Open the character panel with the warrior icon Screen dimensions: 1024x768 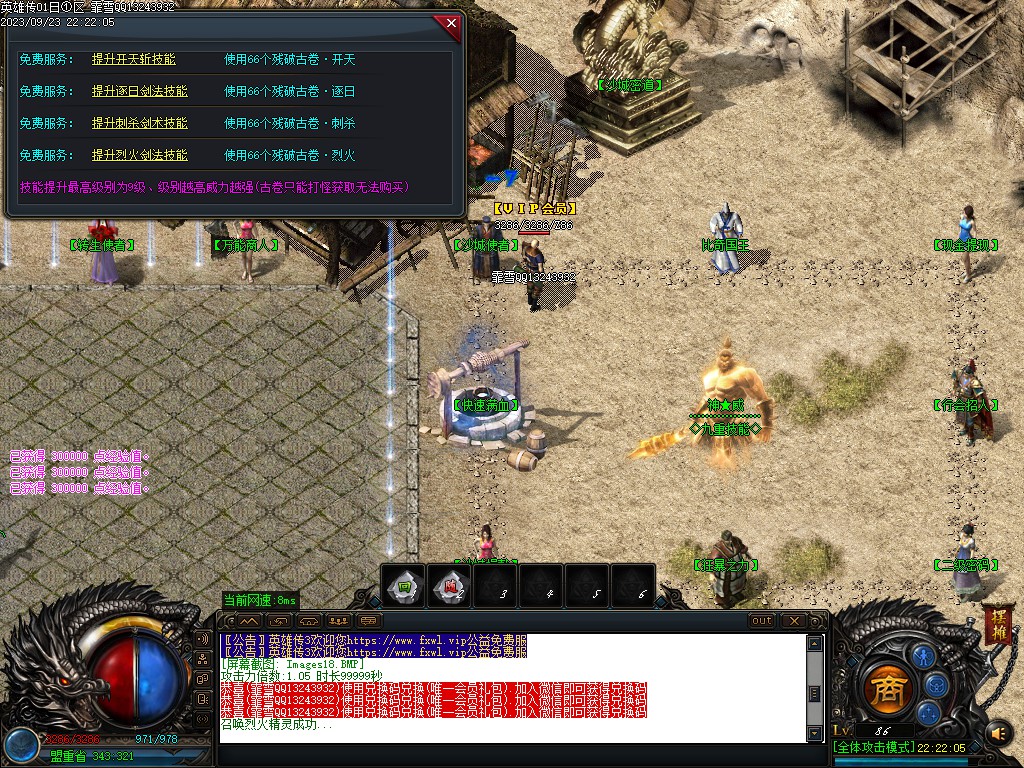click(x=923, y=657)
